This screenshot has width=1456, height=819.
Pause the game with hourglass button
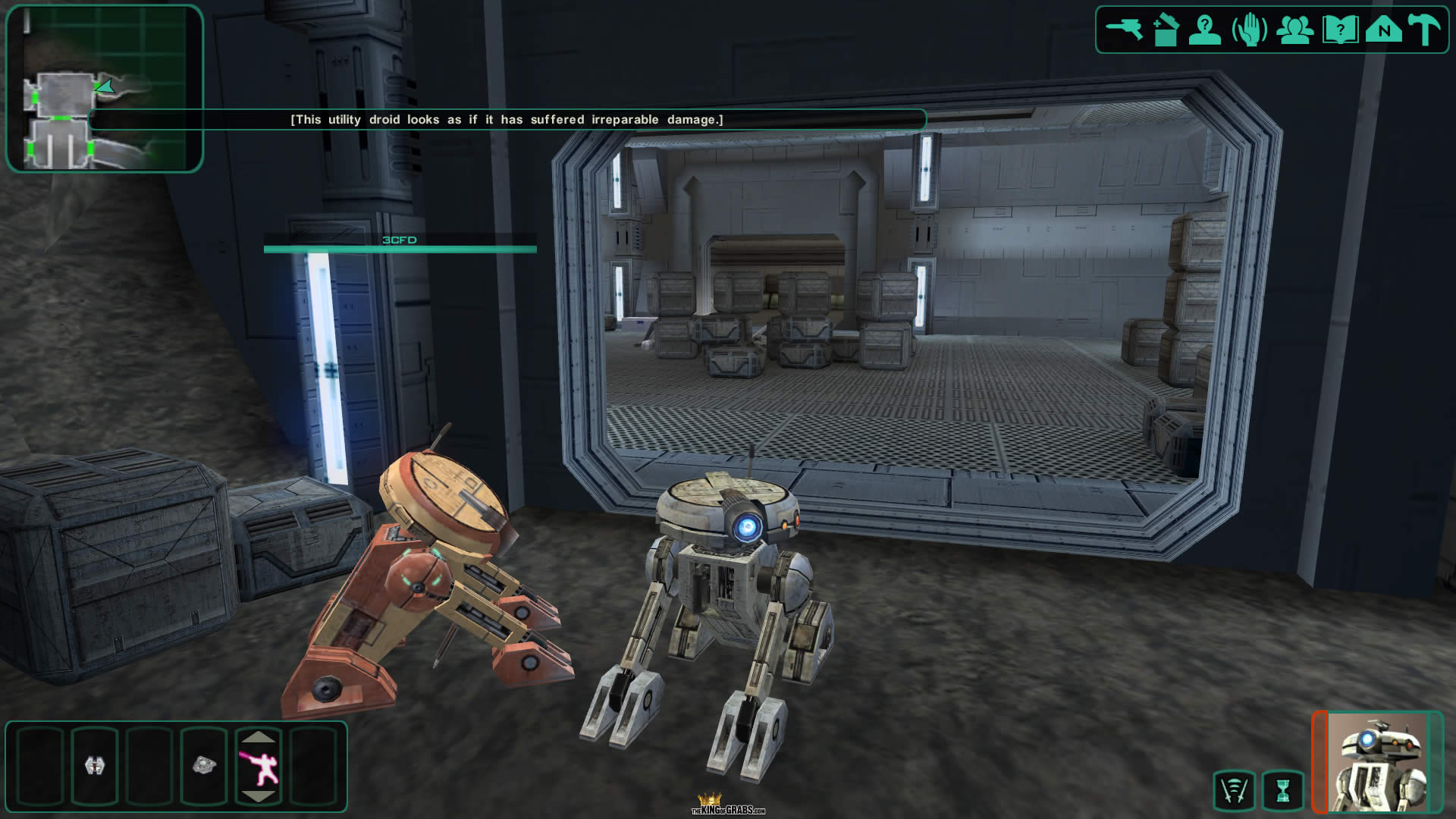[1282, 791]
